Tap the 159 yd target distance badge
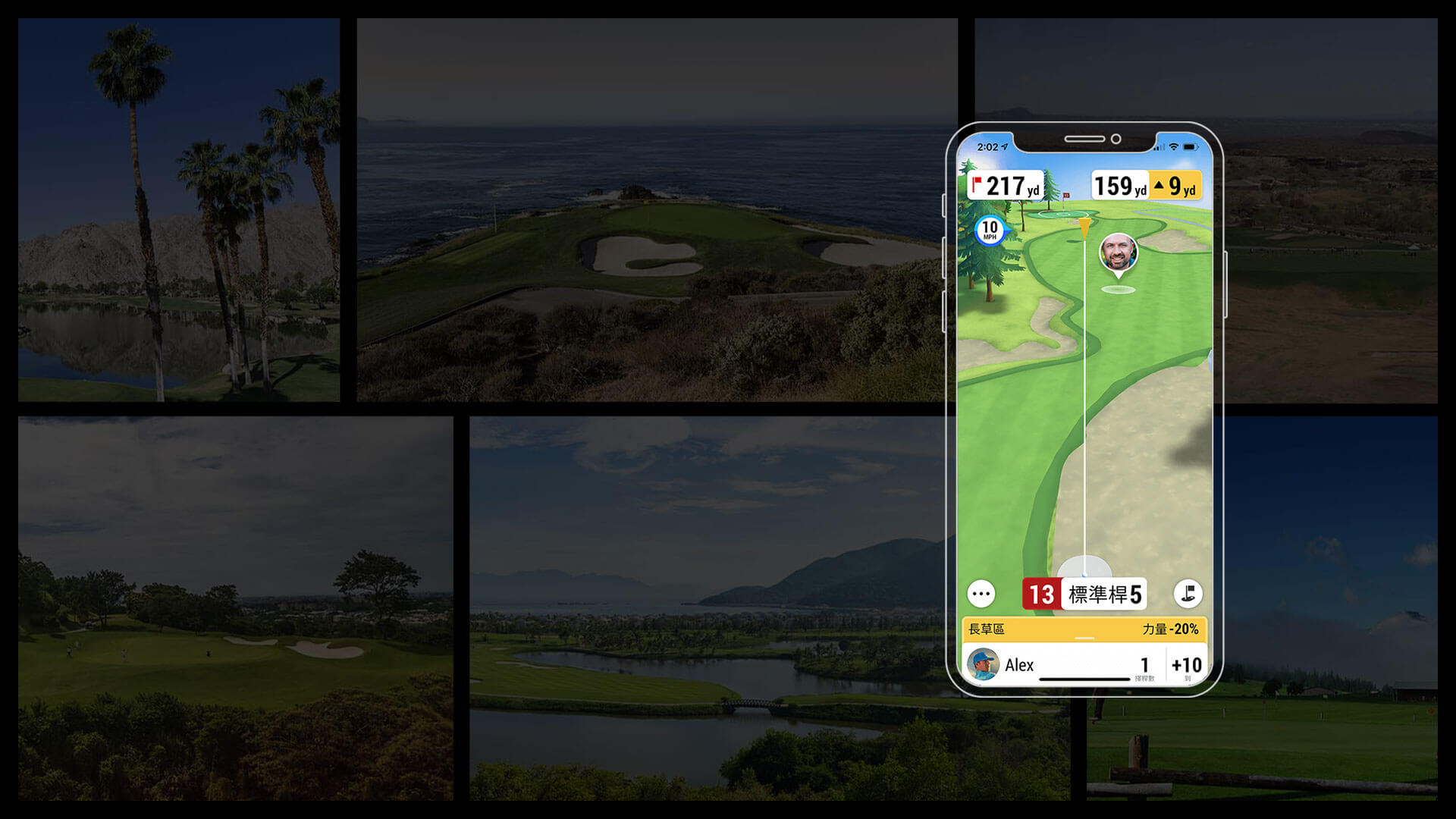This screenshot has width=1456, height=819. click(x=1120, y=186)
